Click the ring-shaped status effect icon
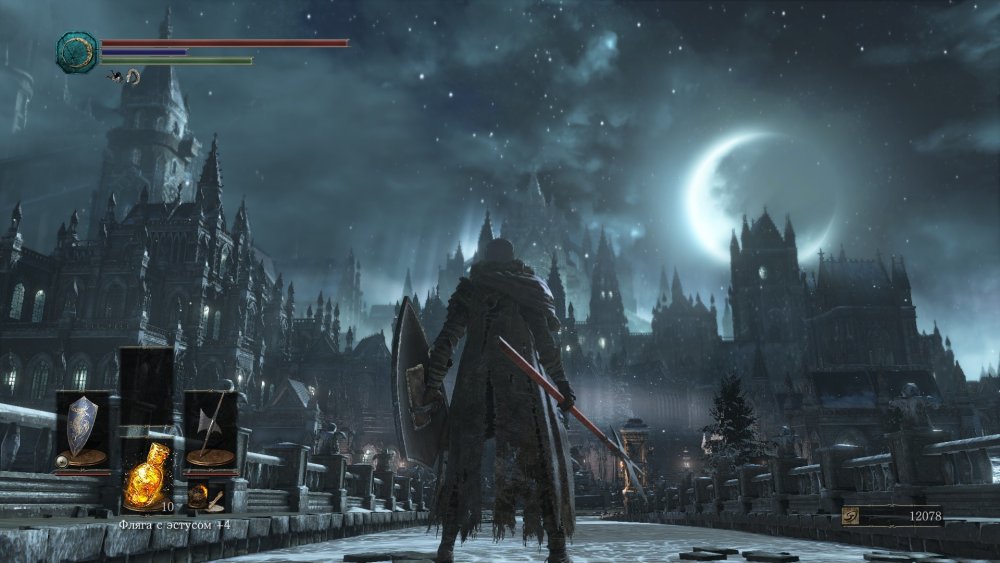Image resolution: width=1000 pixels, height=563 pixels. 132,76
